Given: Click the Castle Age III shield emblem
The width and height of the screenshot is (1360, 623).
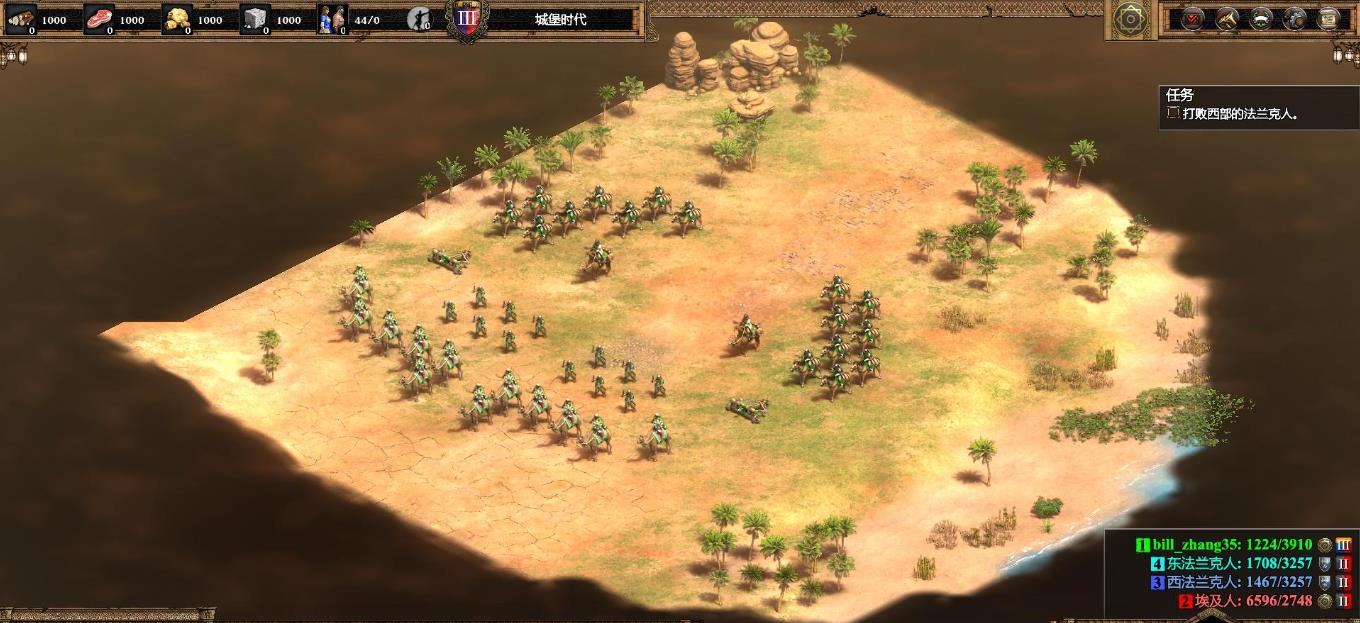Looking at the screenshot, I should [x=466, y=19].
